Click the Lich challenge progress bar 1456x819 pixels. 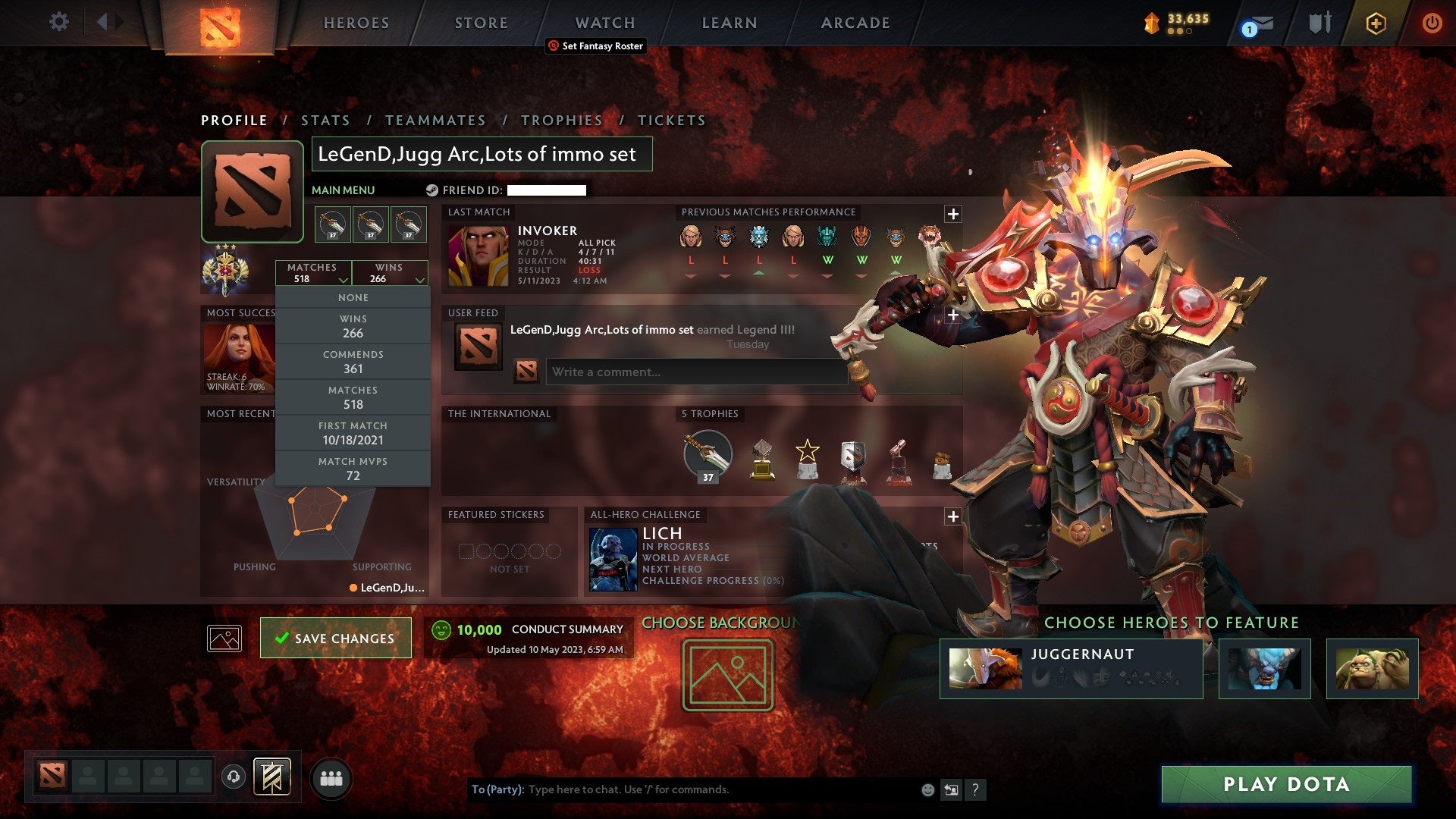pos(713,581)
